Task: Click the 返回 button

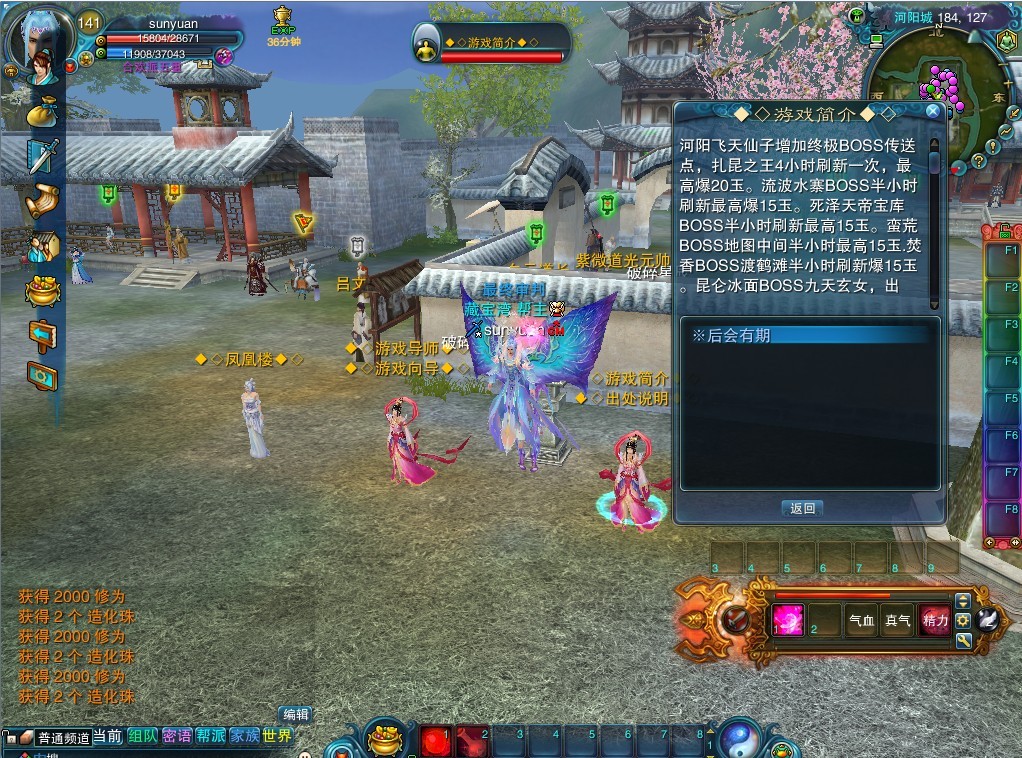Action: click(x=802, y=508)
